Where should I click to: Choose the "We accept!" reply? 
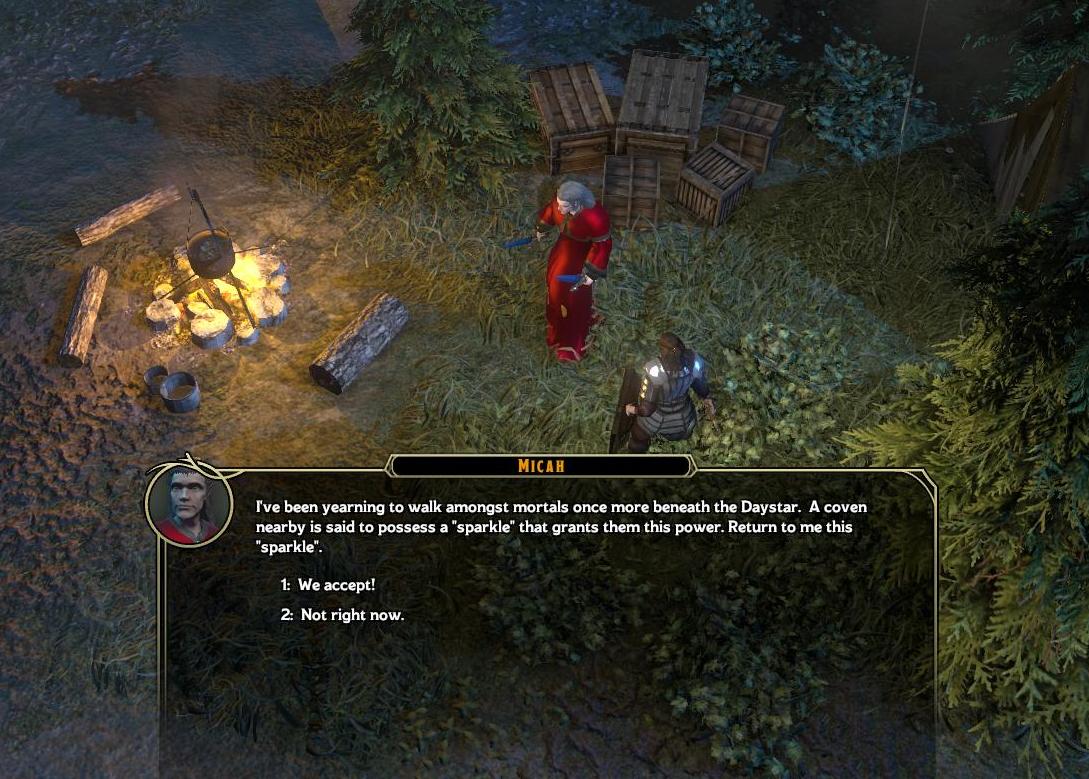336,585
